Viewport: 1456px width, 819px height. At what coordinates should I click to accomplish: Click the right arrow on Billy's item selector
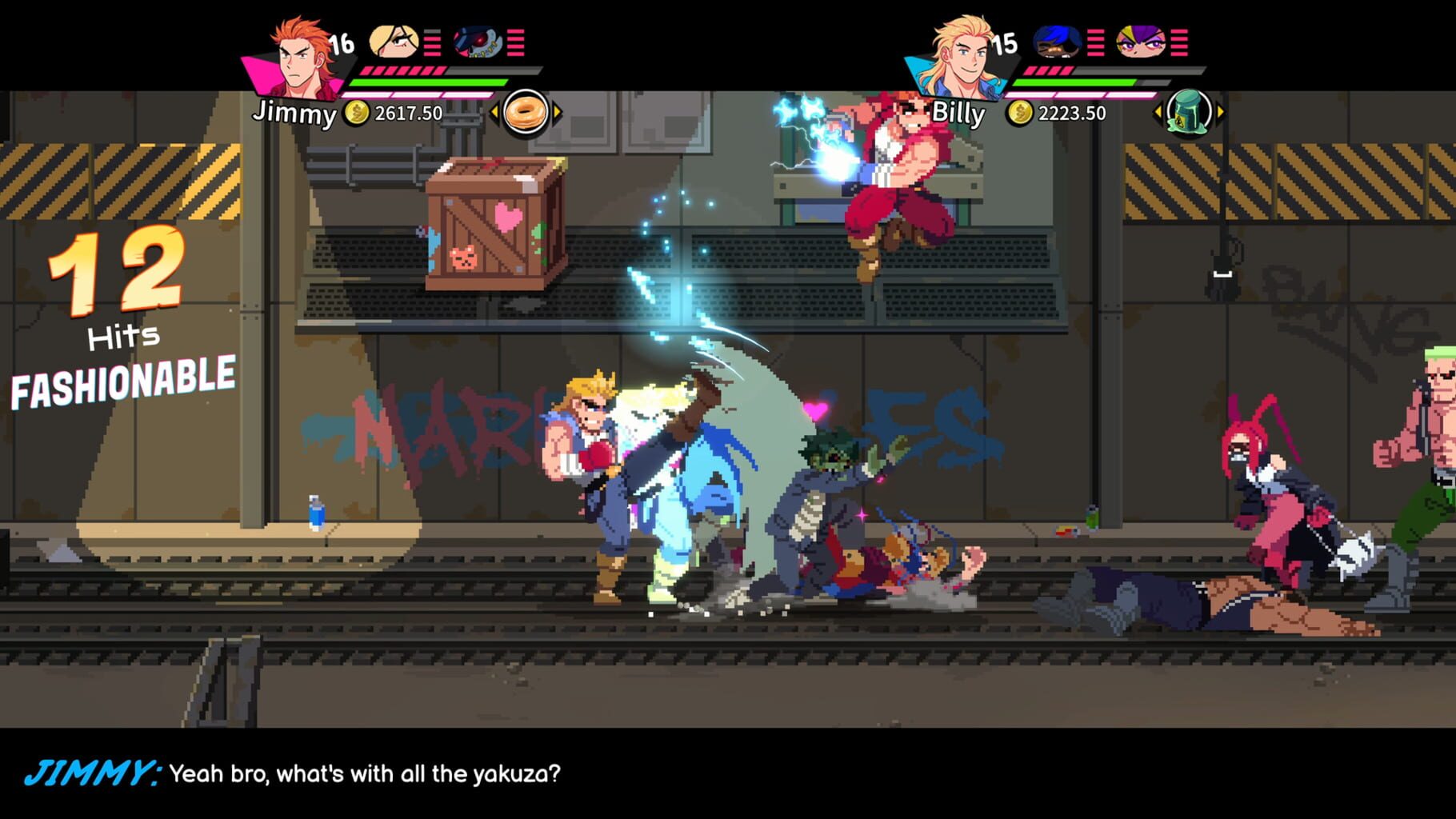click(1219, 114)
